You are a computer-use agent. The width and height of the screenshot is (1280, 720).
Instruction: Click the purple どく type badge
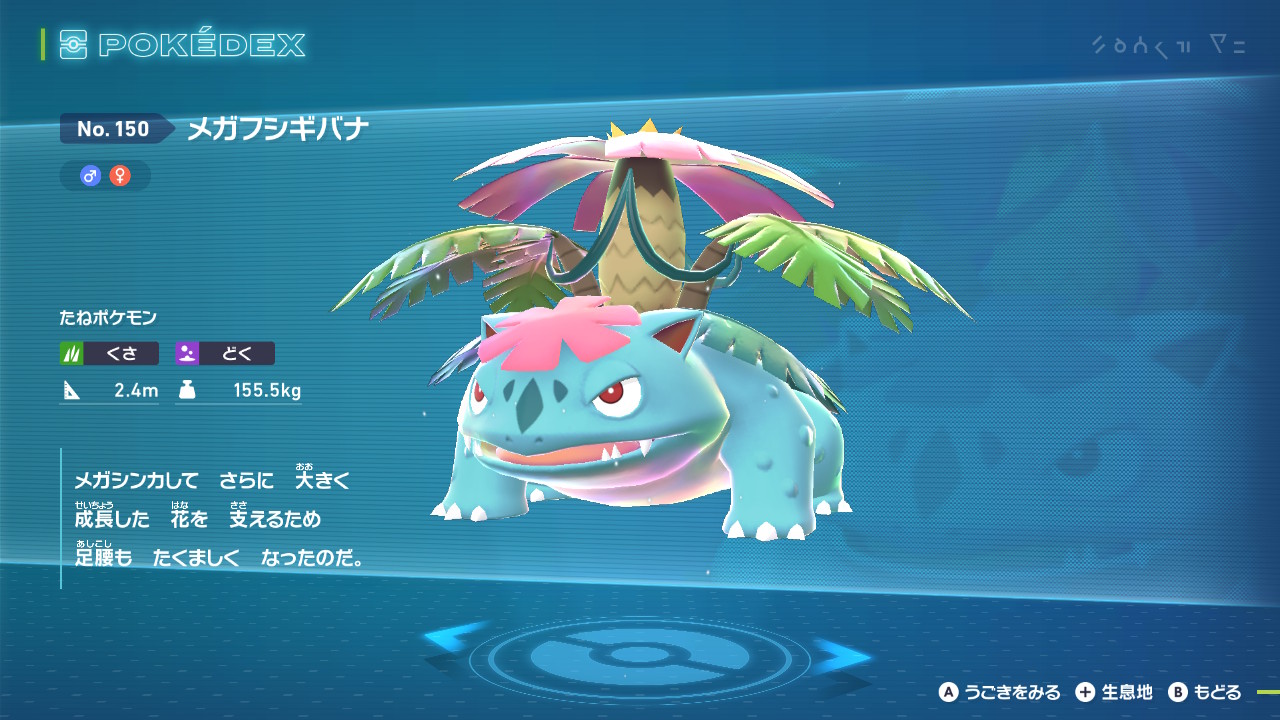[225, 353]
